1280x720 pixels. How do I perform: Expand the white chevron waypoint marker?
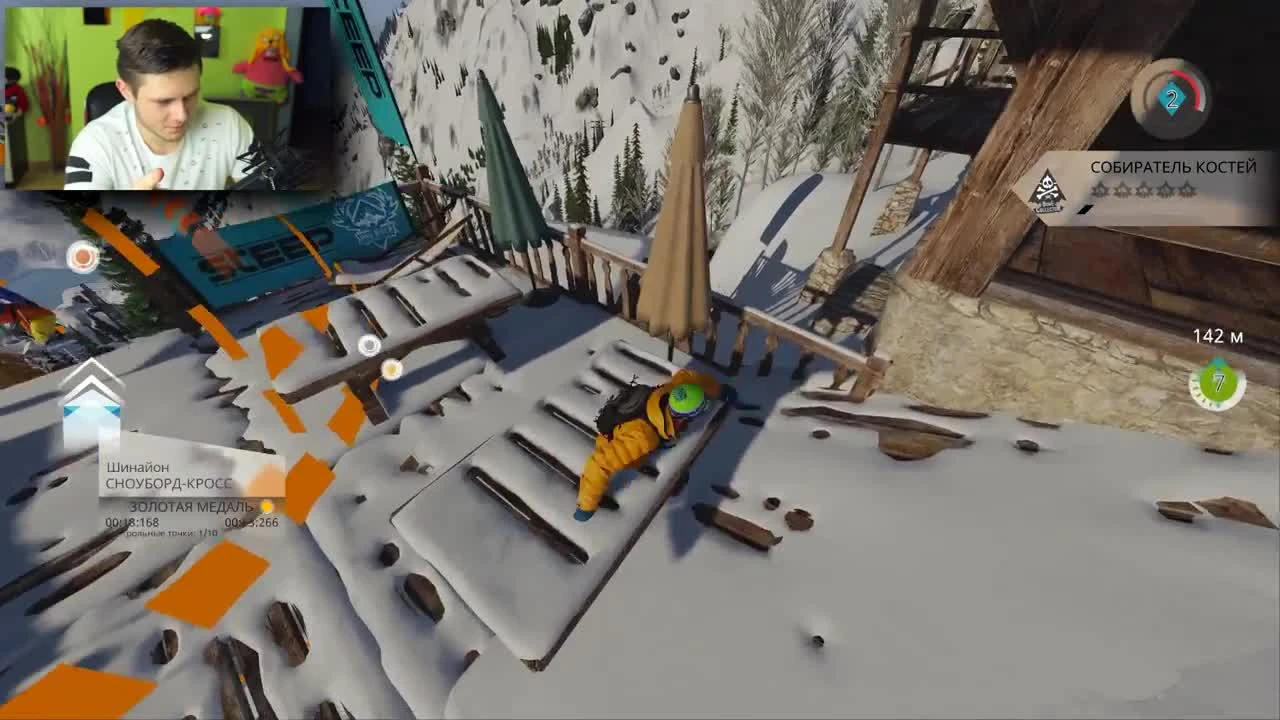click(x=92, y=386)
